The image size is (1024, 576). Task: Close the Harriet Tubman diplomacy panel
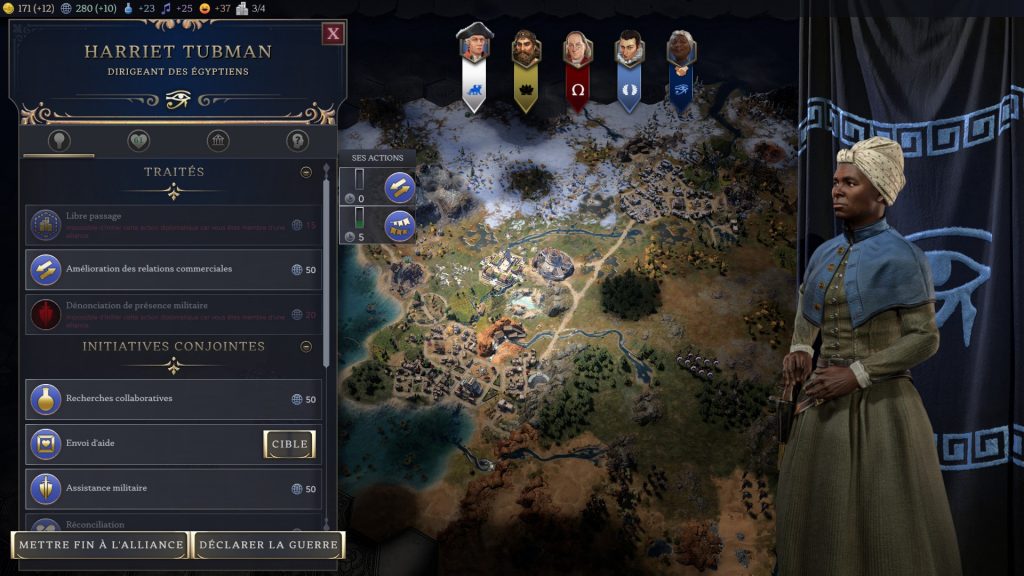tap(333, 34)
